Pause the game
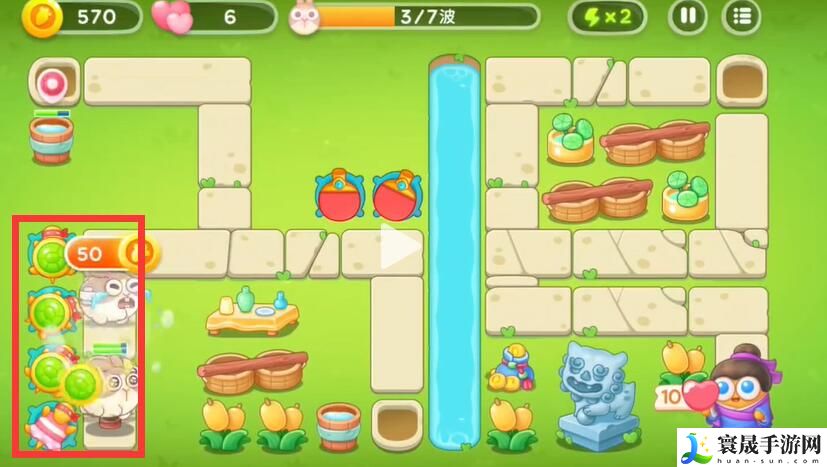827x467 pixels. (687, 16)
